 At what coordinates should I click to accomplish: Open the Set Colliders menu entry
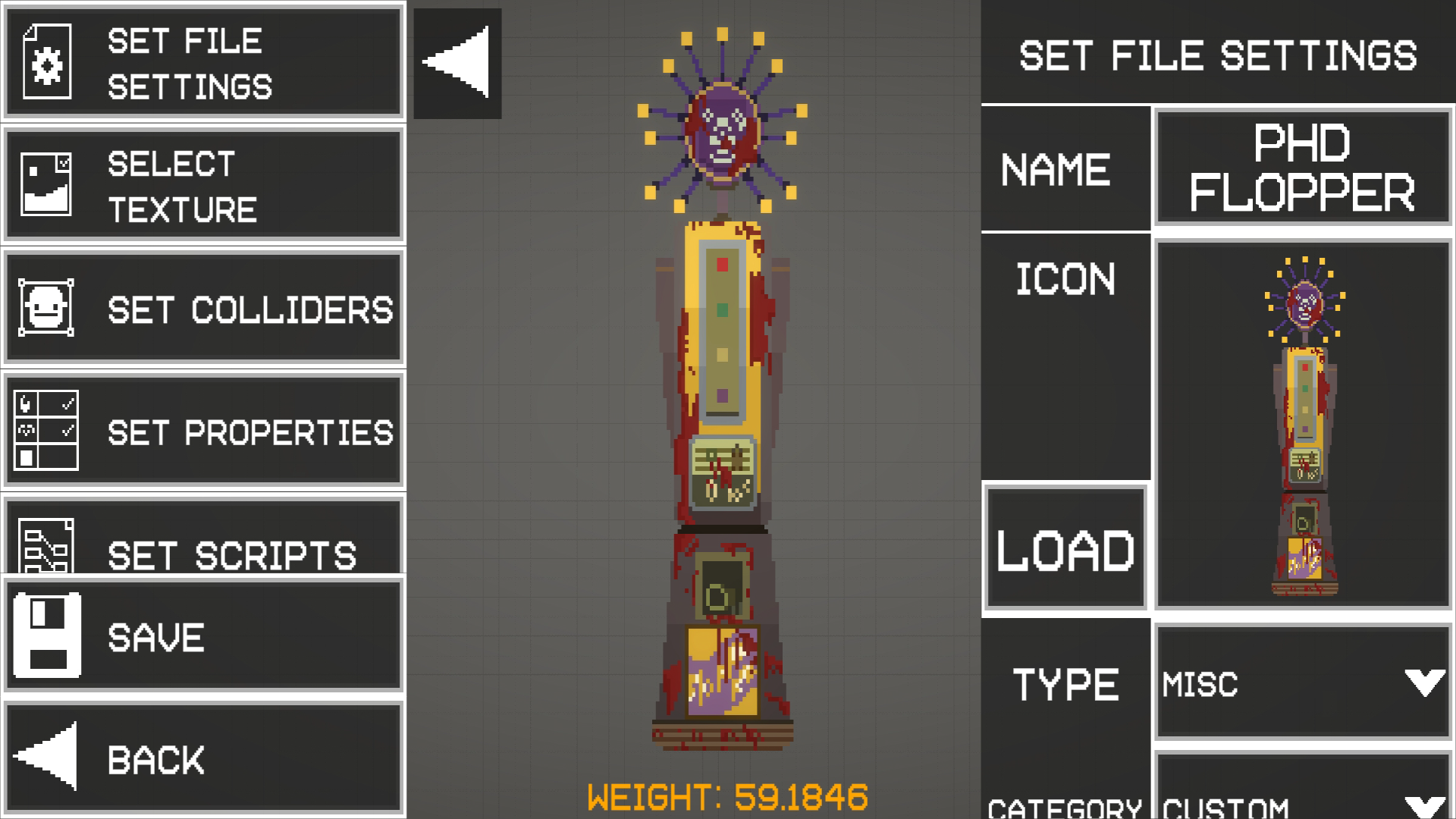[203, 308]
